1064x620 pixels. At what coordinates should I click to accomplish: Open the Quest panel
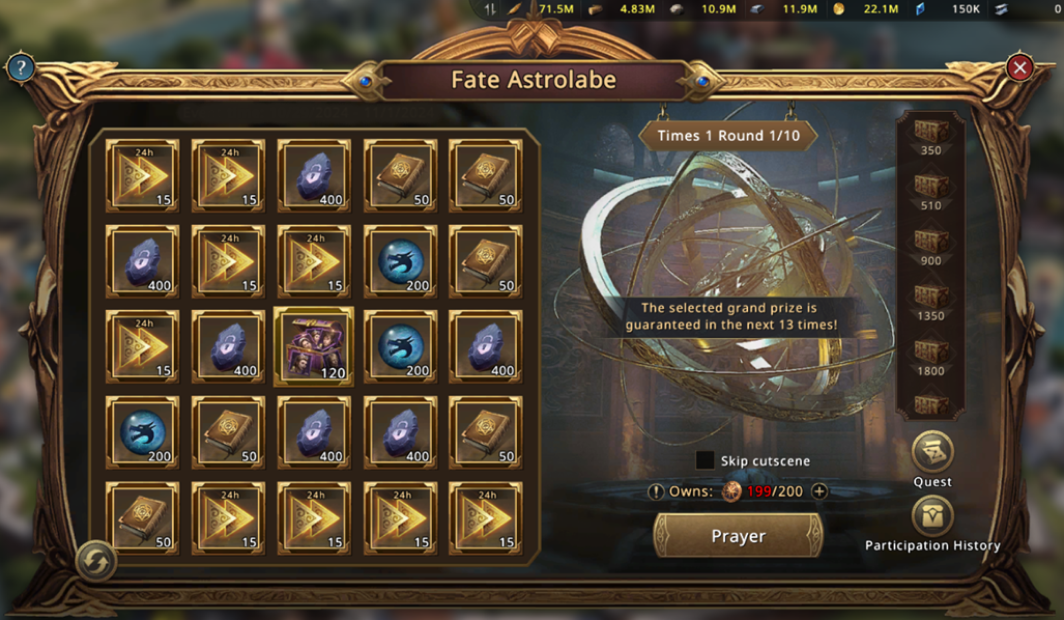pos(932,452)
